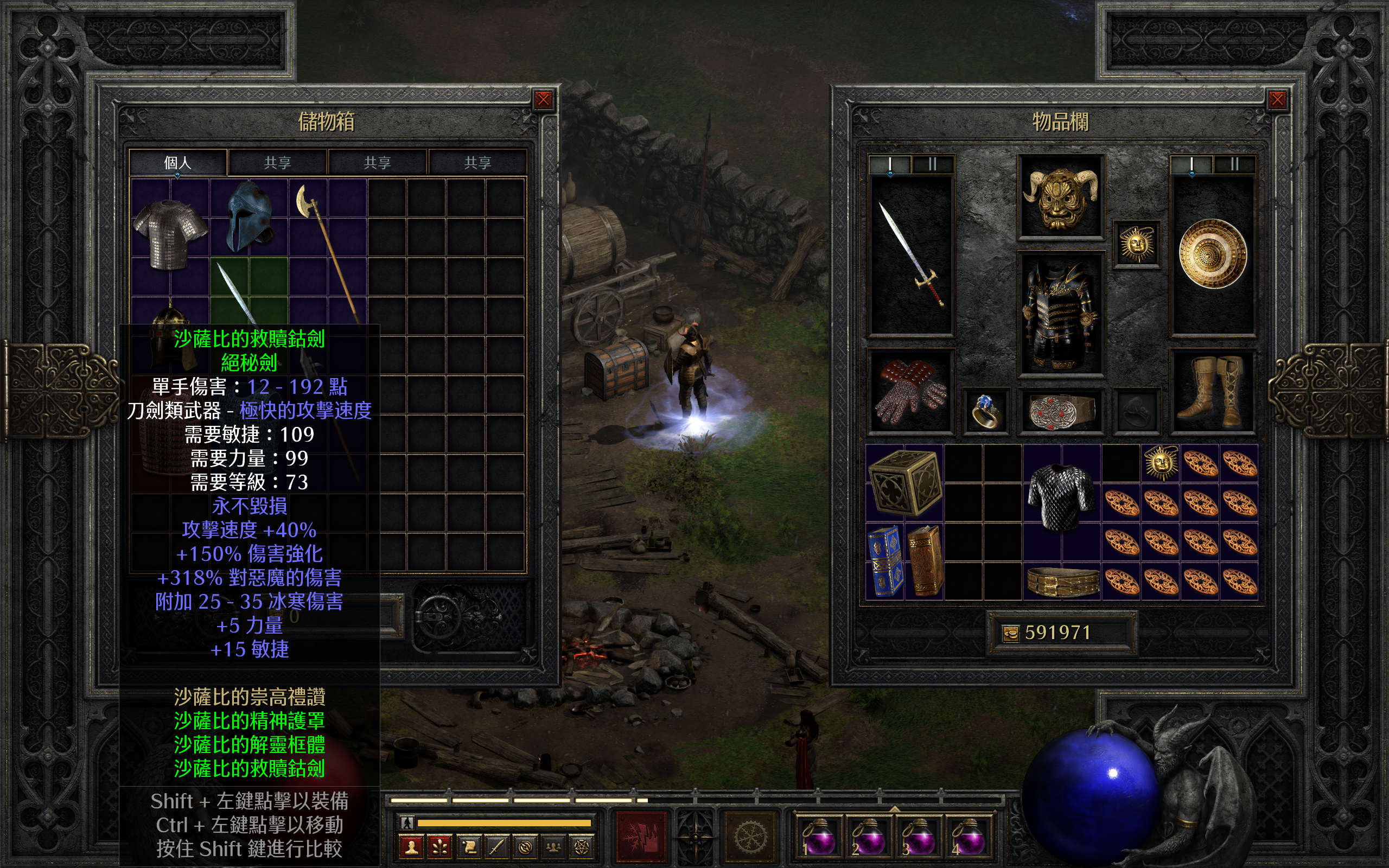The width and height of the screenshot is (1389, 868).
Task: Click the equipped belt slot
Action: (x=1061, y=410)
